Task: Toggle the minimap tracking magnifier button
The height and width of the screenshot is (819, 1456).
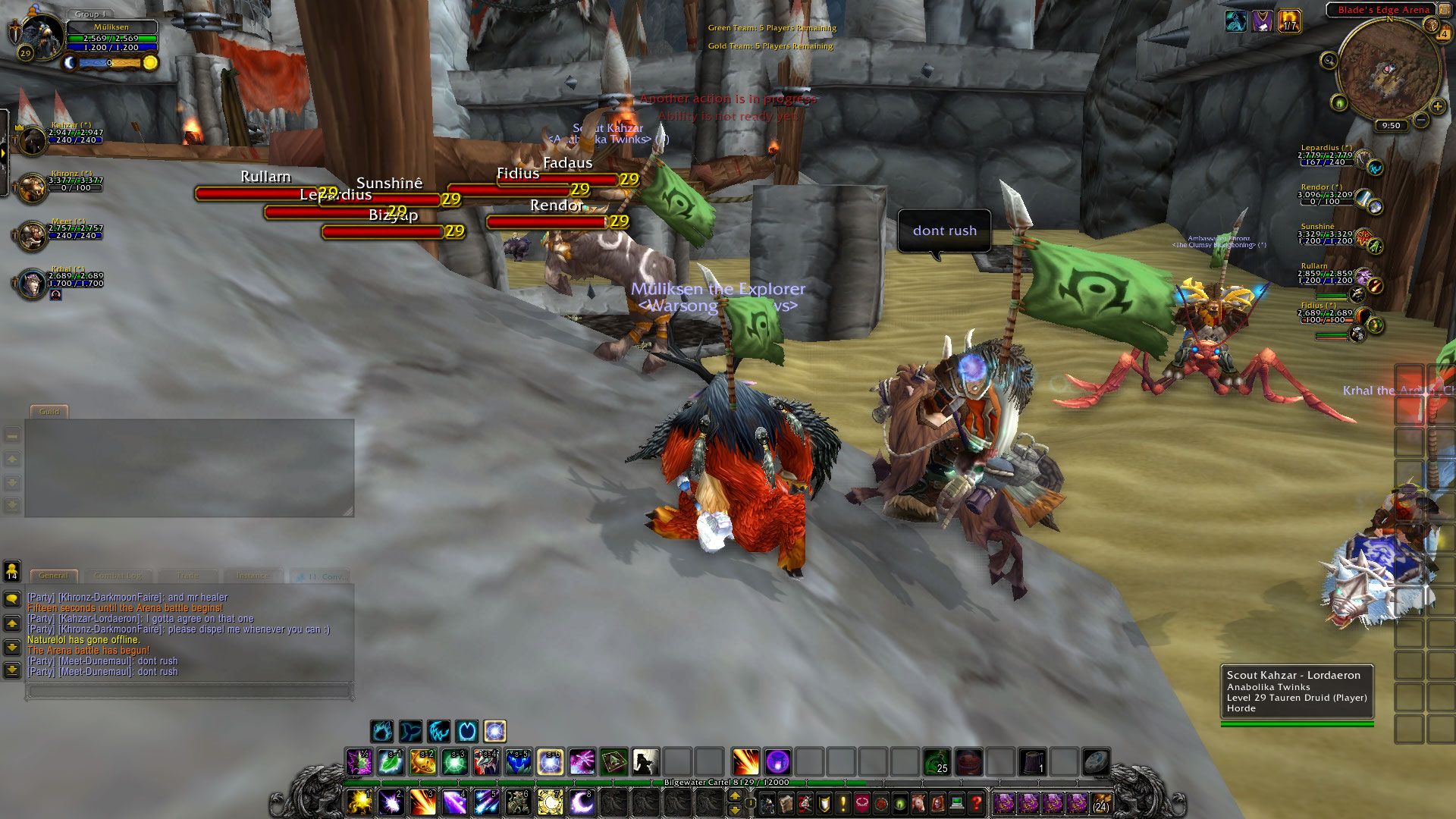Action: pos(1329,60)
